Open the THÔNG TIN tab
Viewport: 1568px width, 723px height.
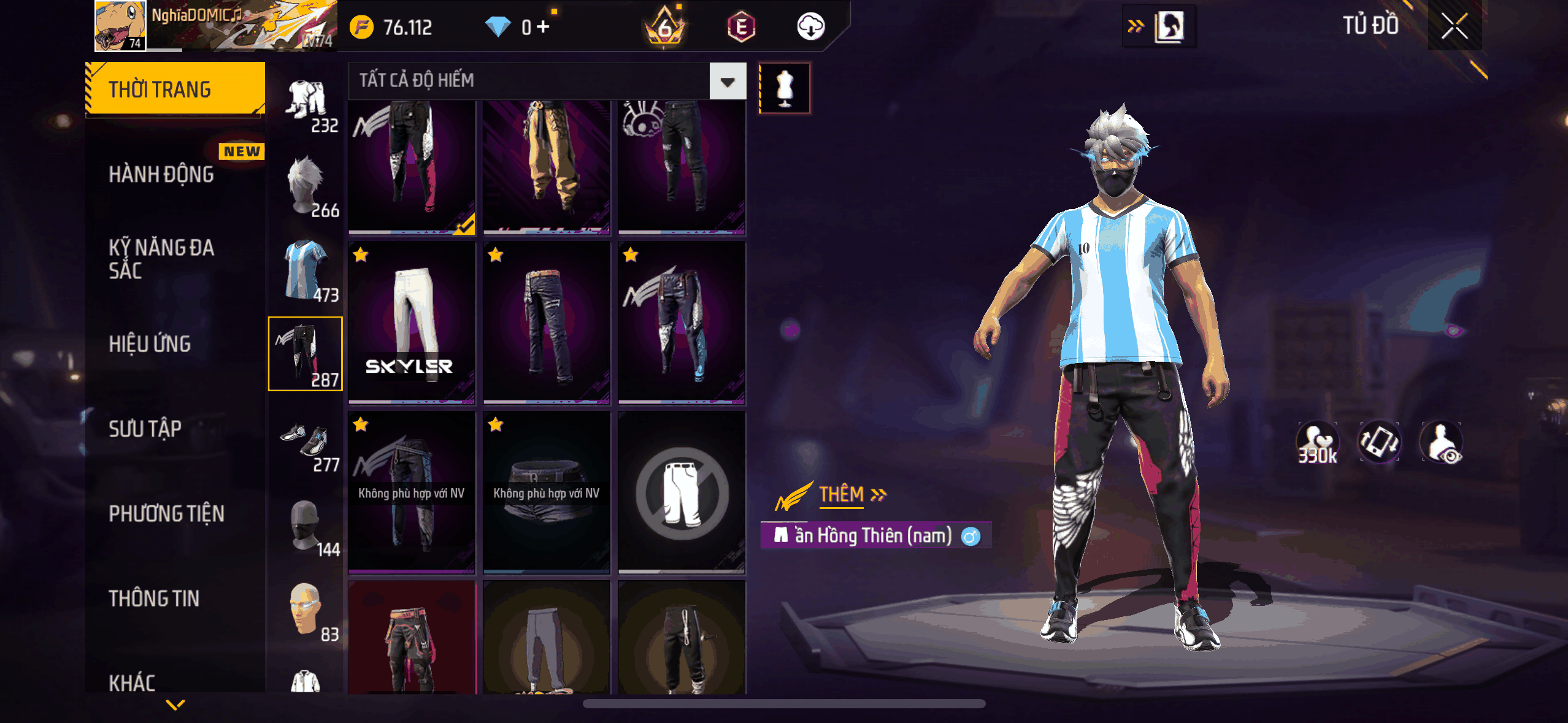[x=155, y=598]
